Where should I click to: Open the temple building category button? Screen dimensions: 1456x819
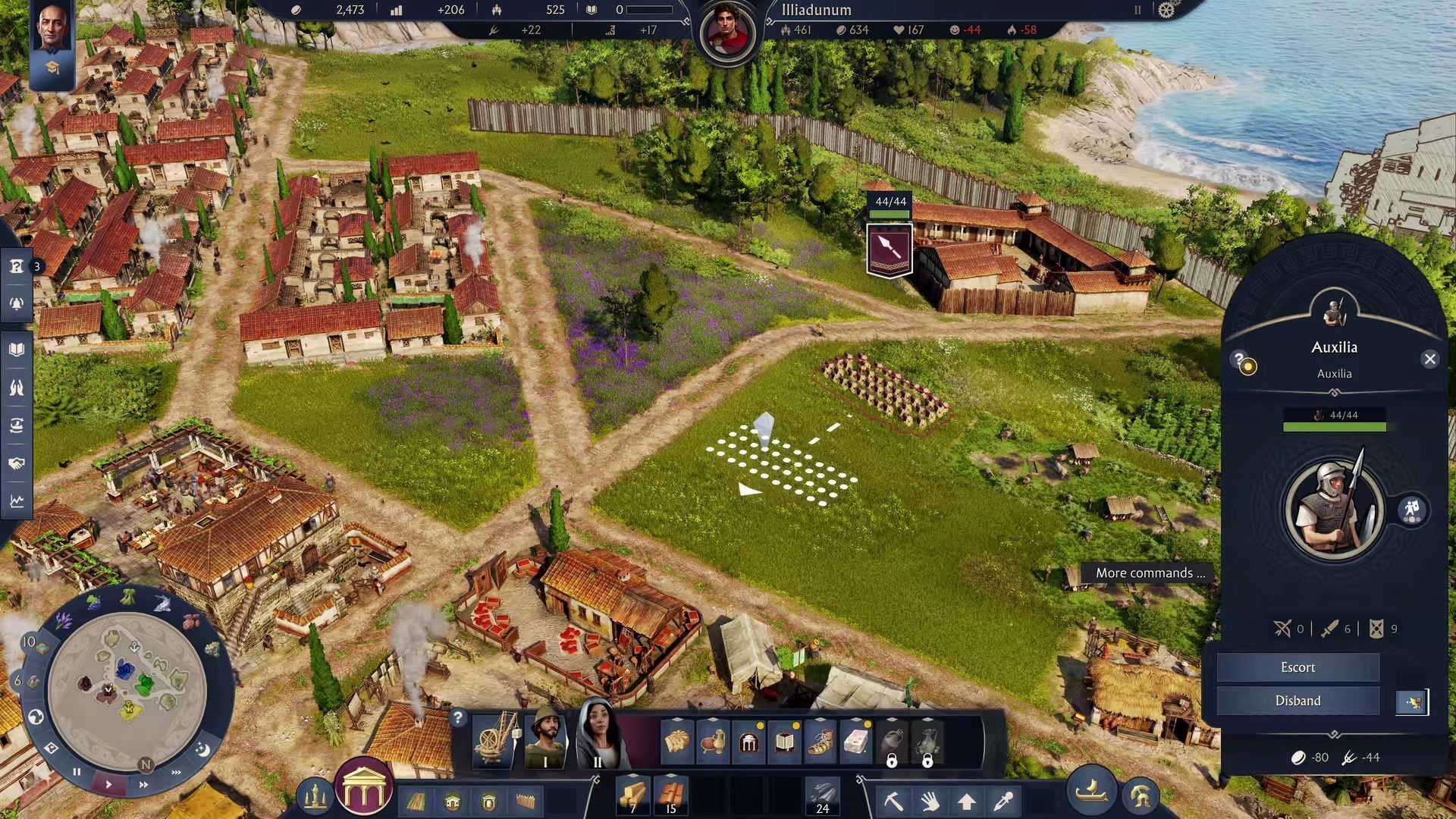point(363,789)
